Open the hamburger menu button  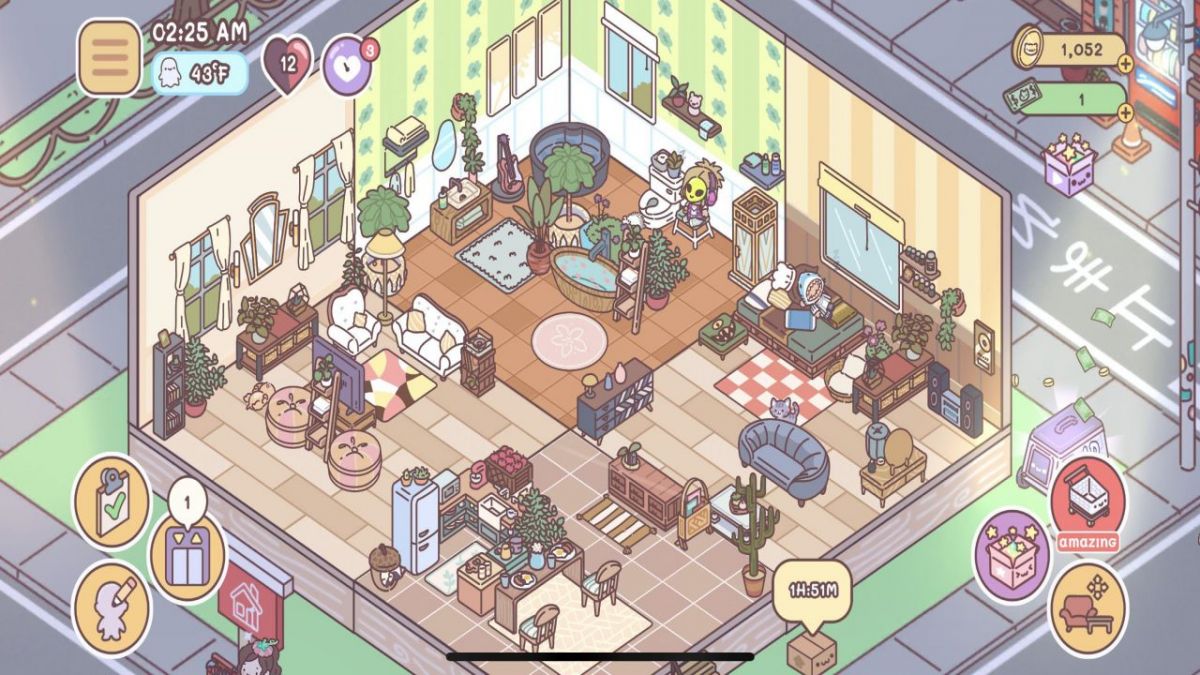click(x=109, y=58)
